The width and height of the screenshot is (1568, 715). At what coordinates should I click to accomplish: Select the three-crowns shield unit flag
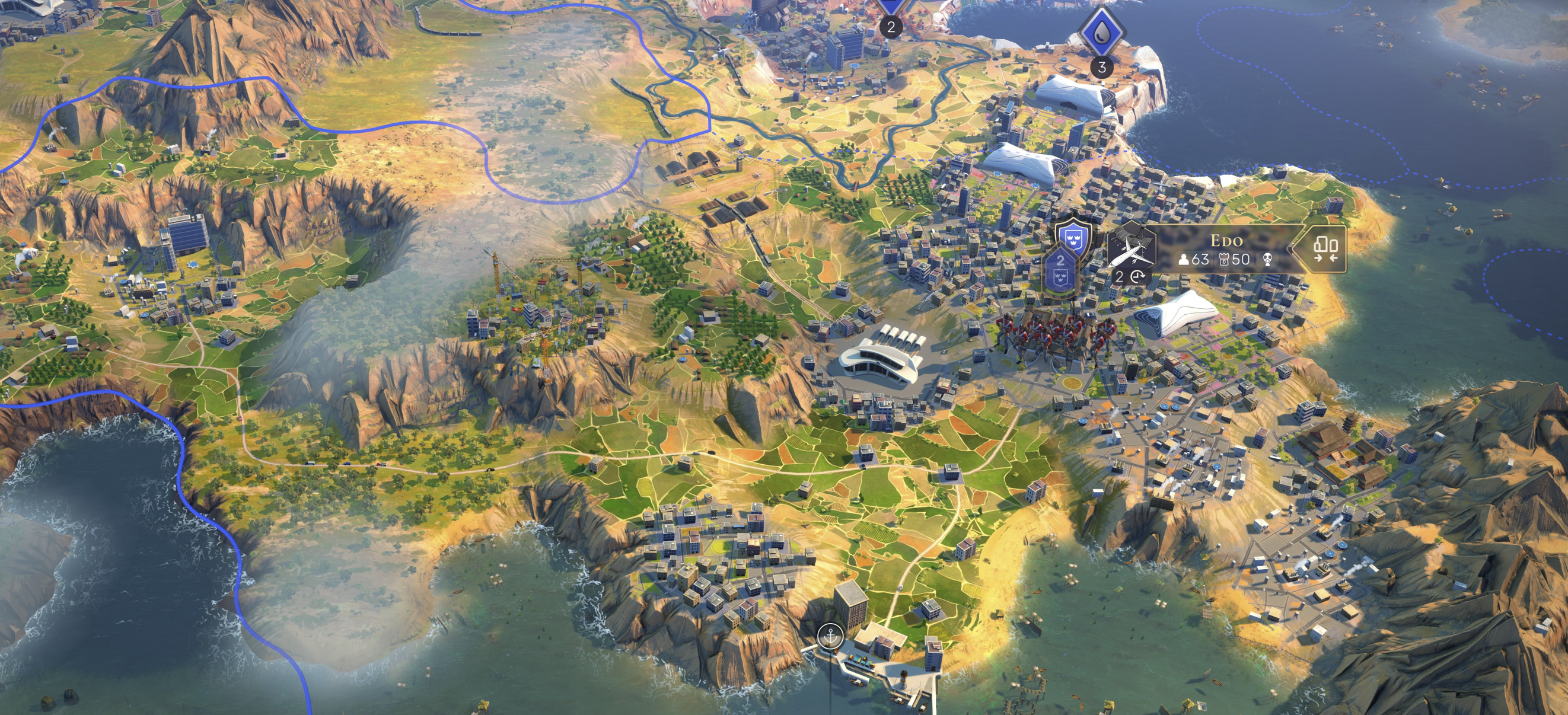[x=1073, y=235]
